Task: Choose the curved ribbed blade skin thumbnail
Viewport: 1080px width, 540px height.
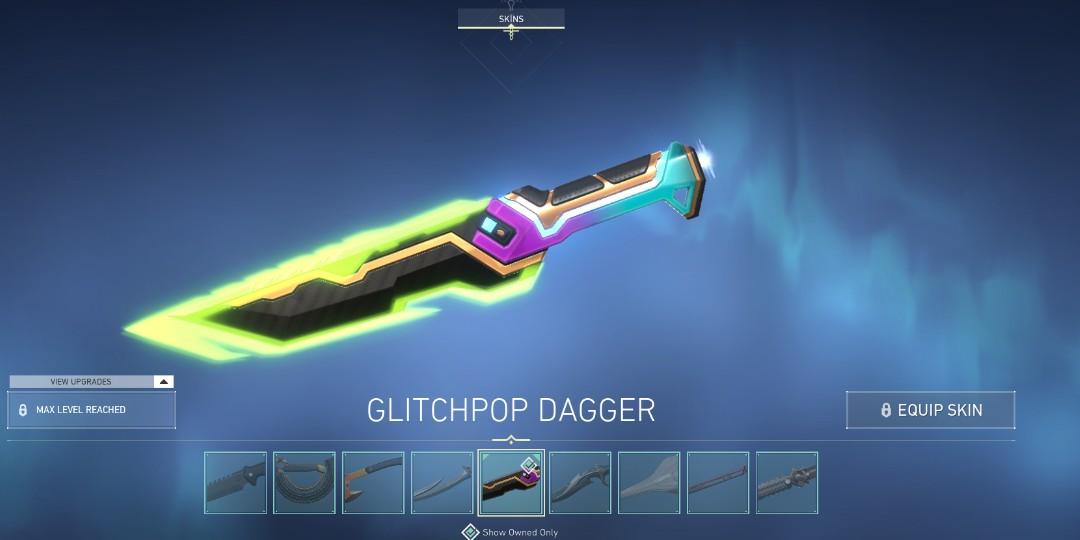Action: click(x=304, y=483)
